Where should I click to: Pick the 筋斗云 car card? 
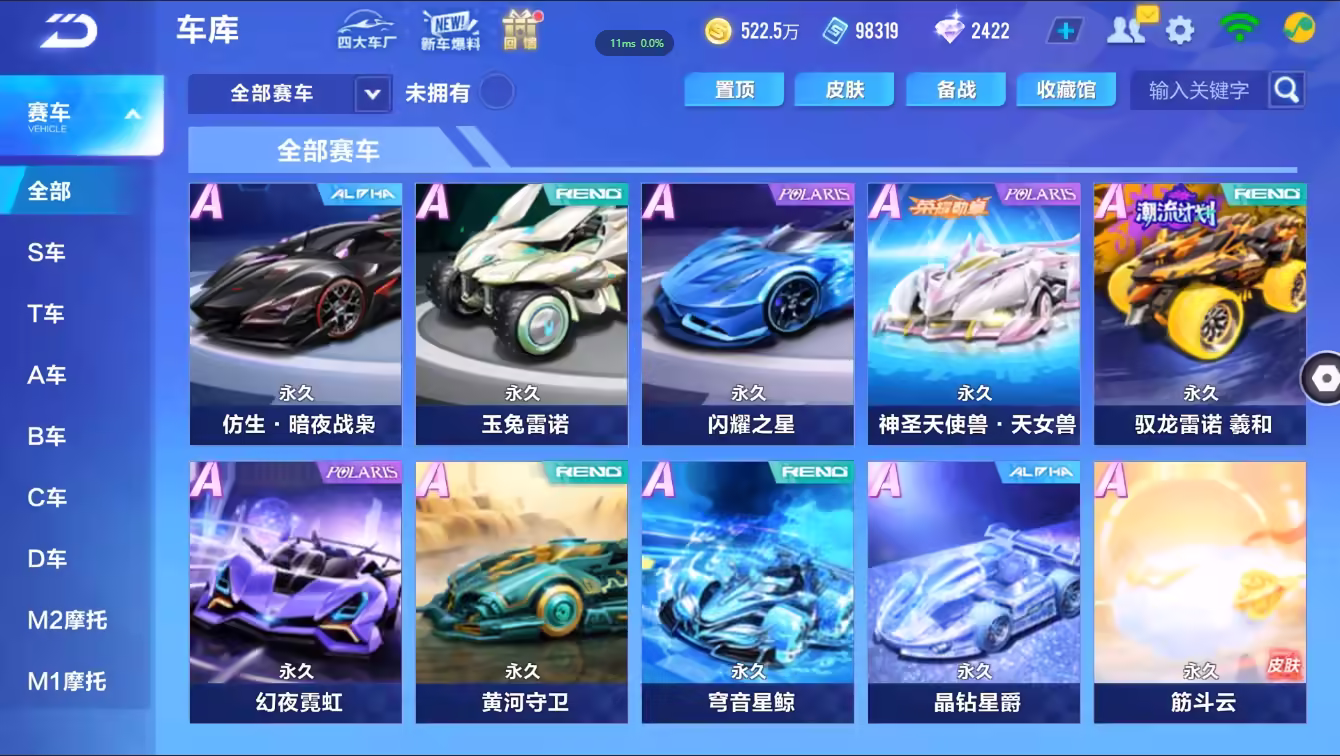click(x=1200, y=591)
